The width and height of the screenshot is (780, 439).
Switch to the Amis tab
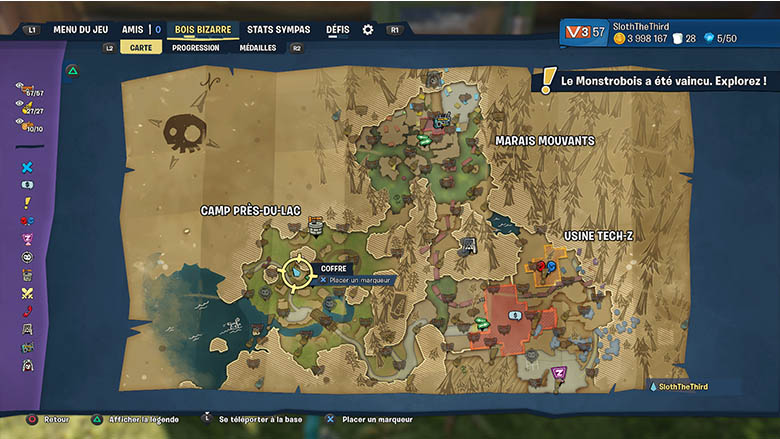[132, 30]
